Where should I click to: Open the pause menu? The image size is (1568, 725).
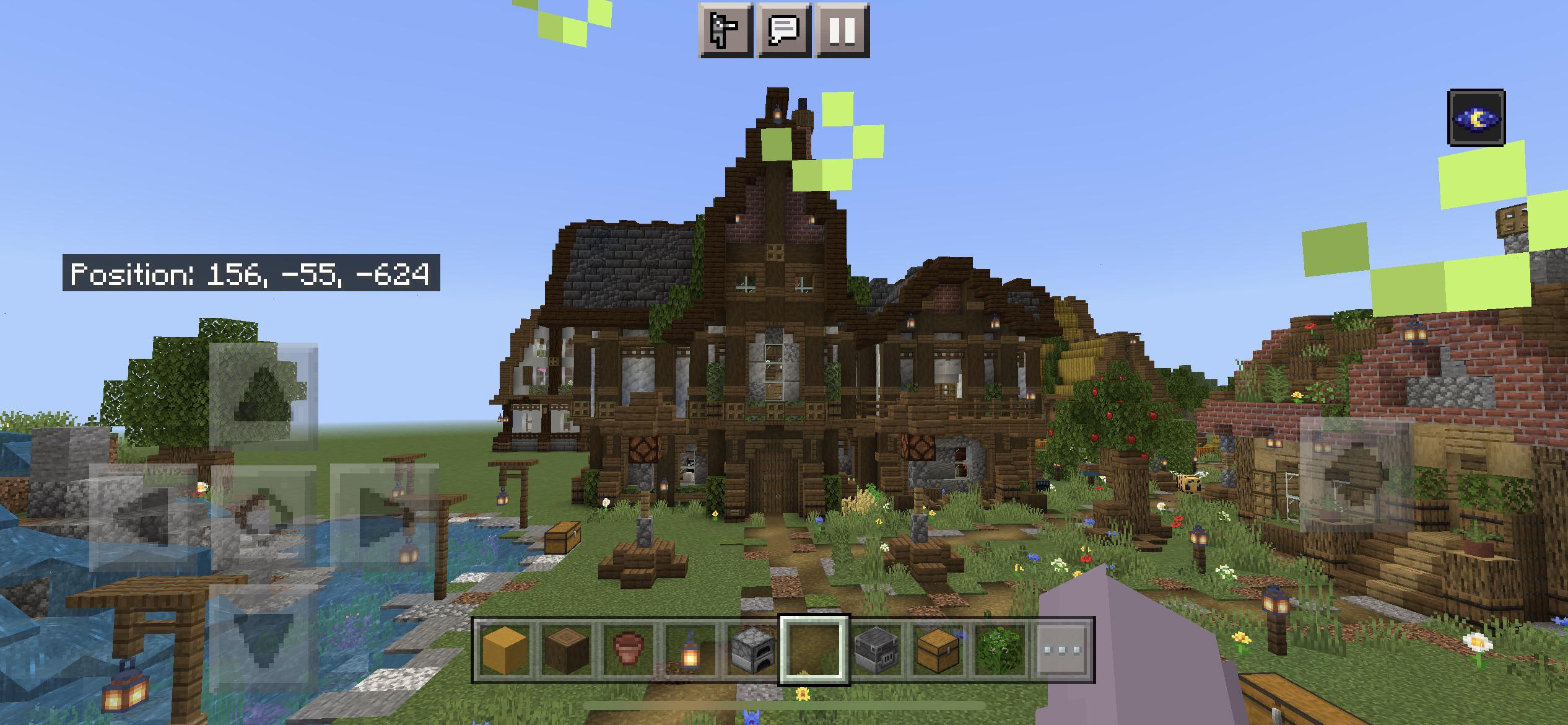[843, 29]
